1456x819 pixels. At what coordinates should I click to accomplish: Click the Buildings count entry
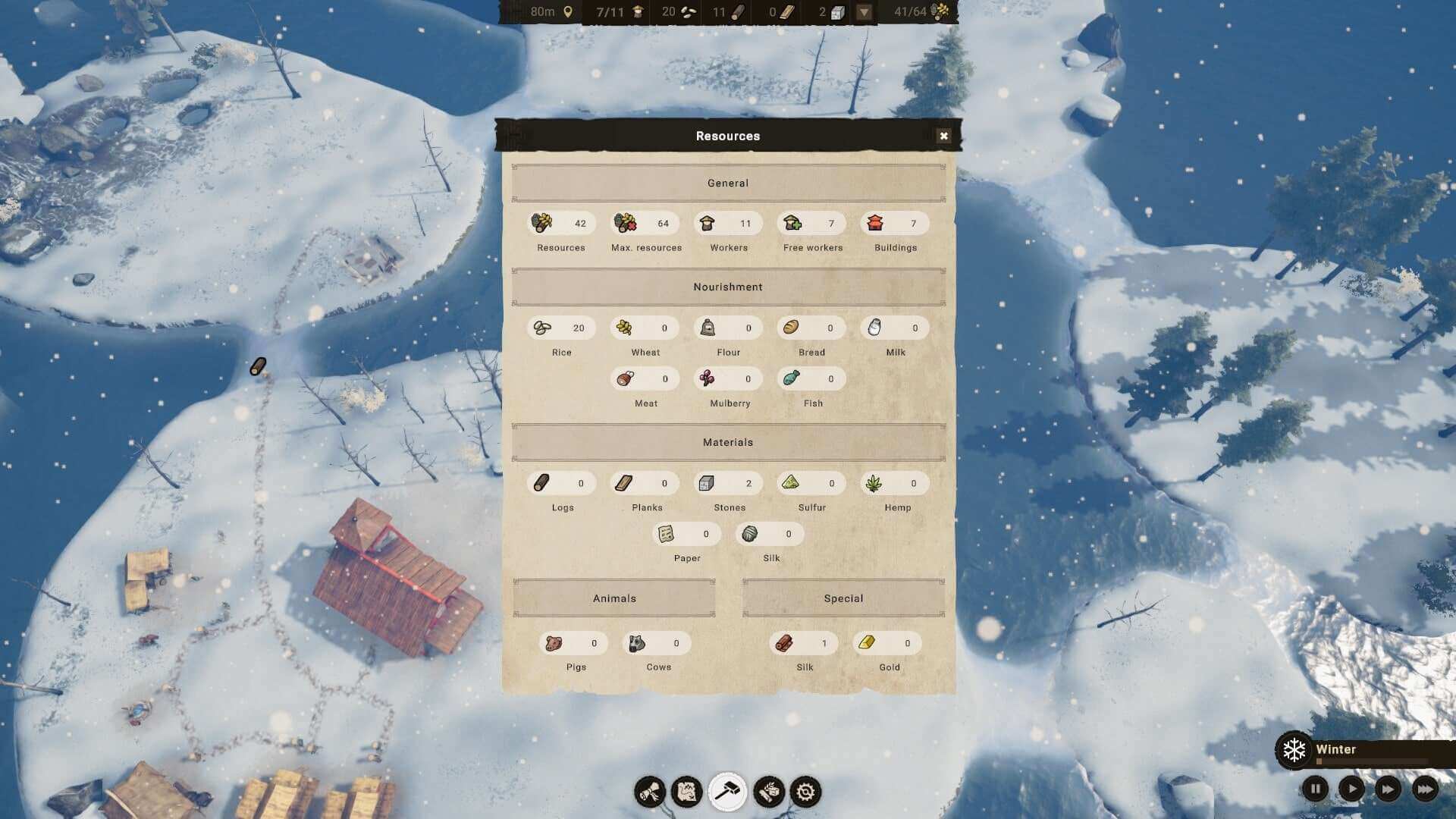895,224
